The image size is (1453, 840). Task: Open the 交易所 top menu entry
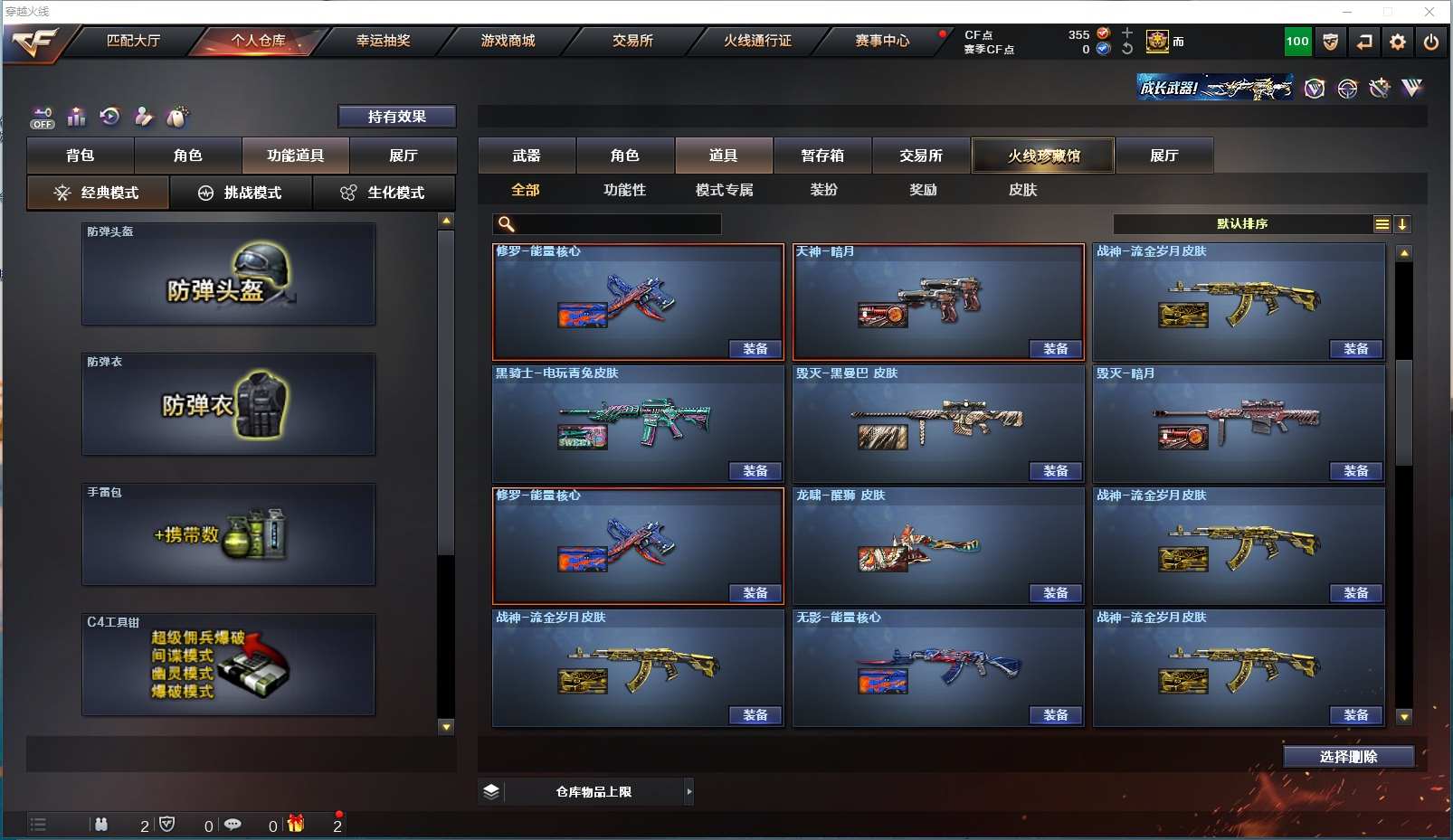point(632,41)
